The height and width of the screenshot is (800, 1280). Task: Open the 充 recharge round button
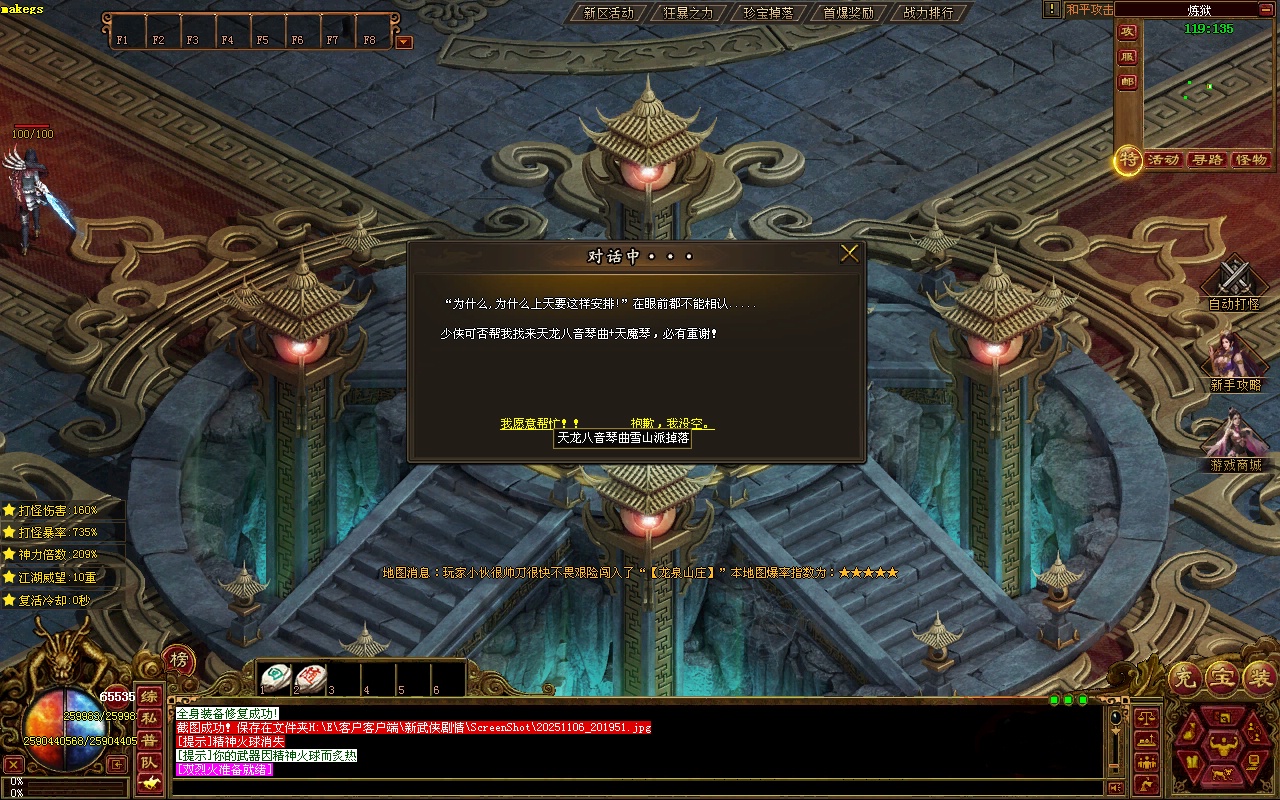1185,678
